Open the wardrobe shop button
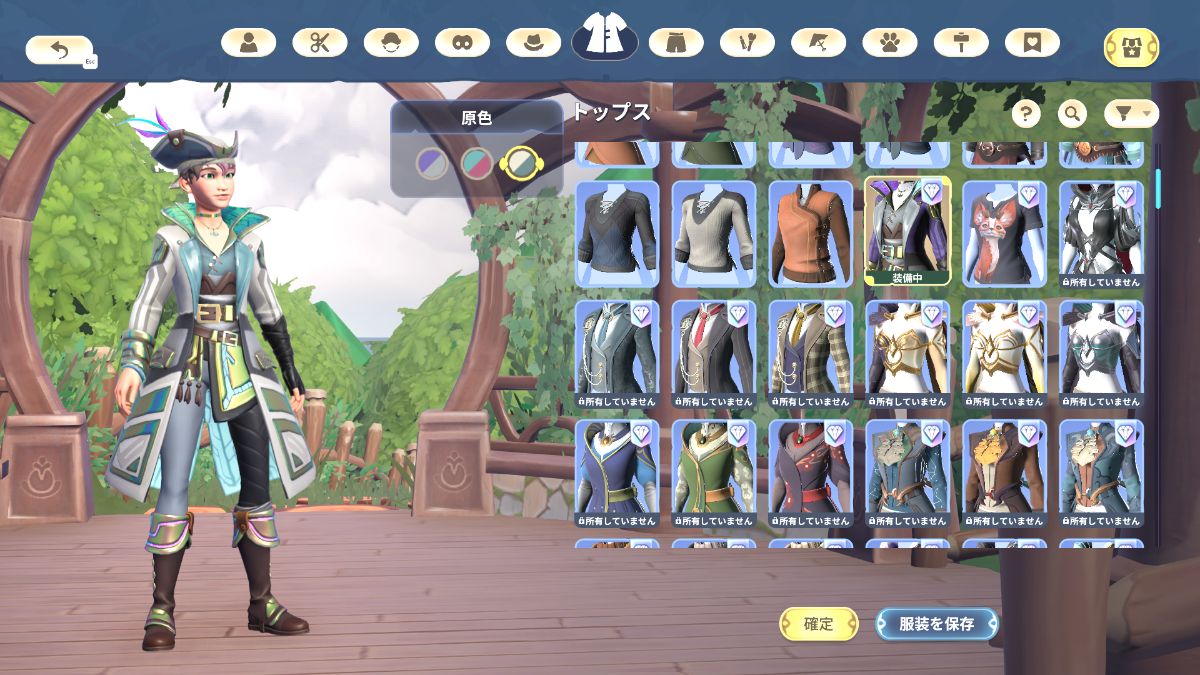The width and height of the screenshot is (1200, 675). [x=1131, y=47]
